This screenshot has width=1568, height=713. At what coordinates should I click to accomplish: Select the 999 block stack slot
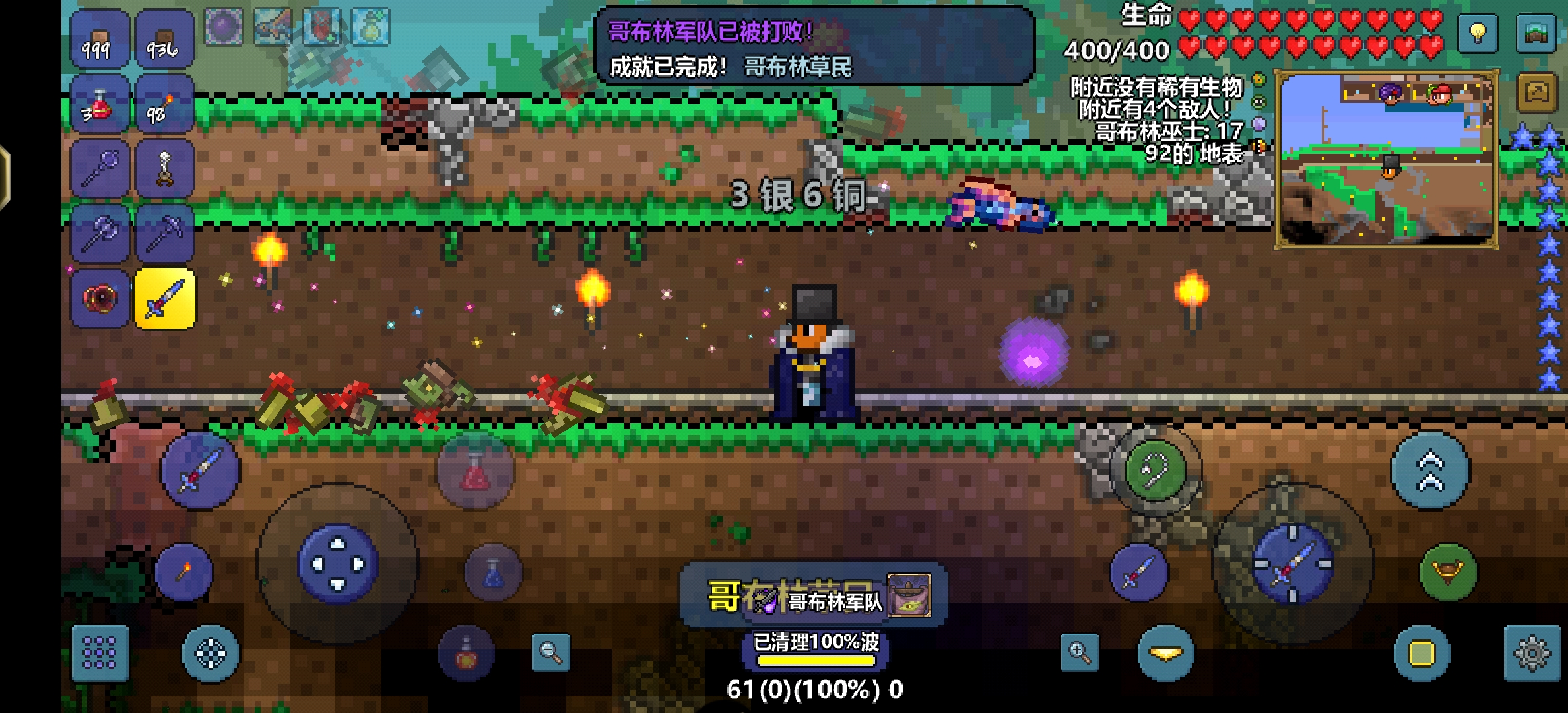click(x=100, y=40)
